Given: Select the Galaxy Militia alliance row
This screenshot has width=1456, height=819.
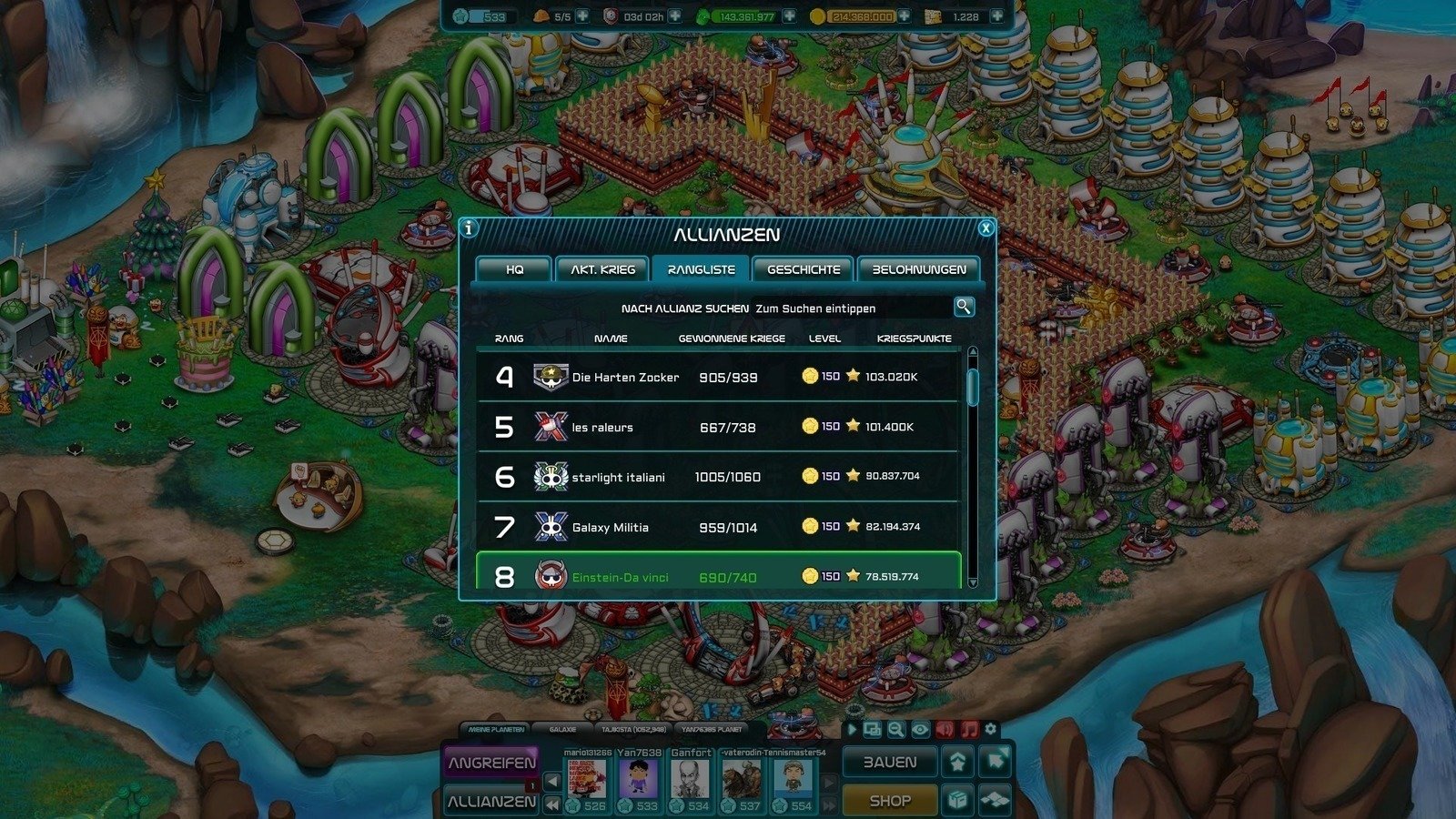Looking at the screenshot, I should (x=718, y=527).
